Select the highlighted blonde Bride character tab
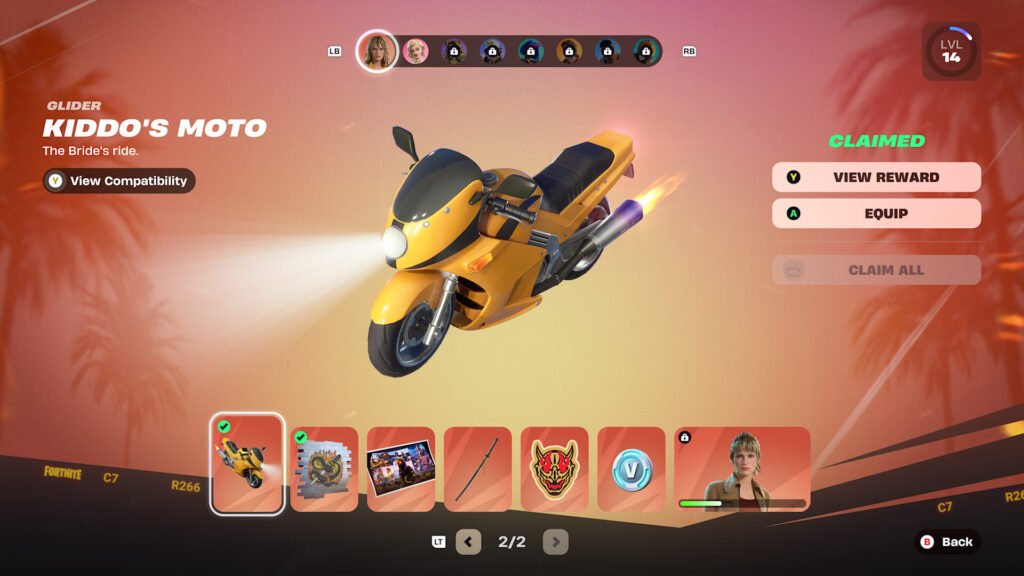 [377, 51]
